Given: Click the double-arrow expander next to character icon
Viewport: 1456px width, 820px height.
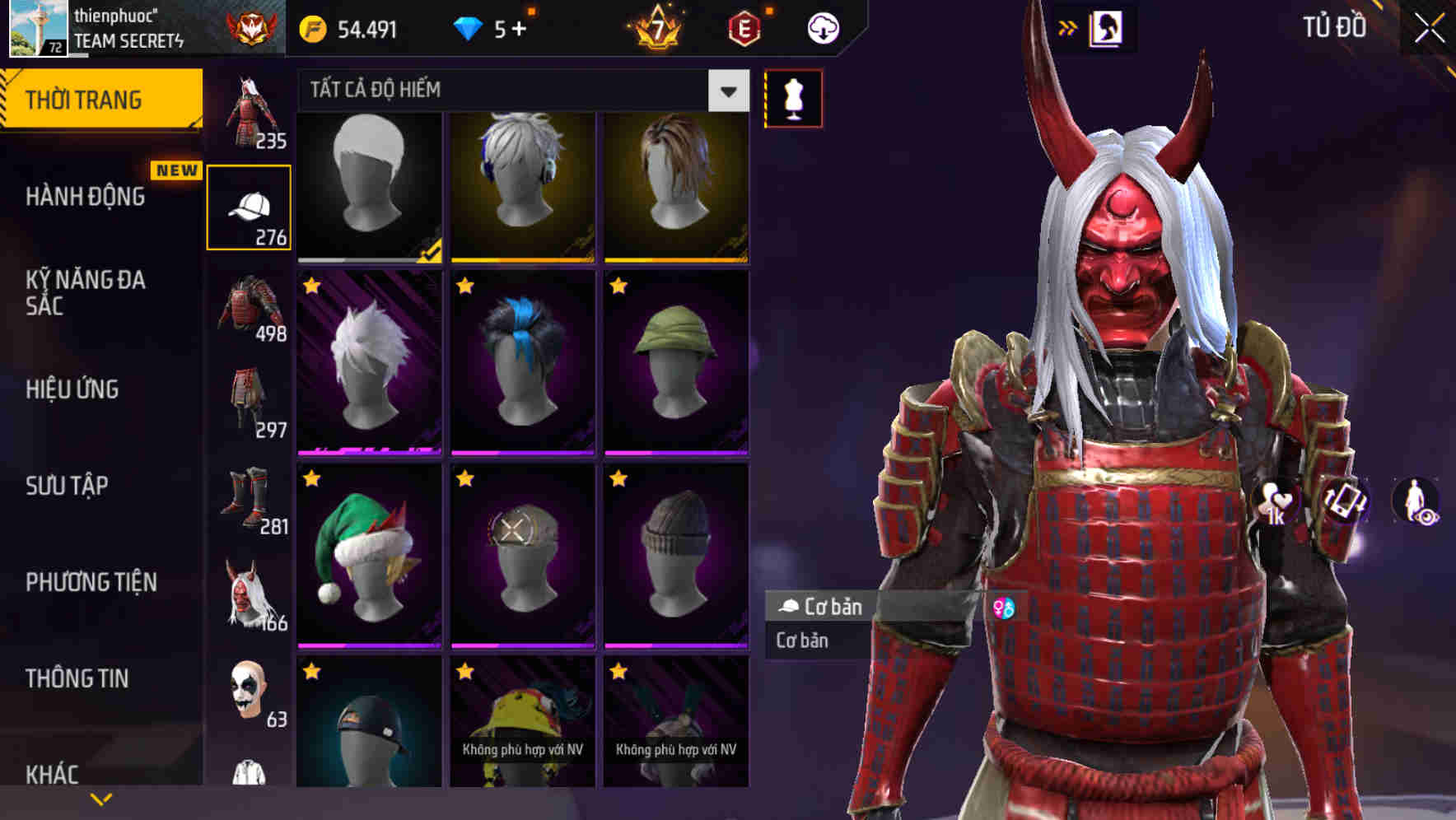Looking at the screenshot, I should point(1068,27).
